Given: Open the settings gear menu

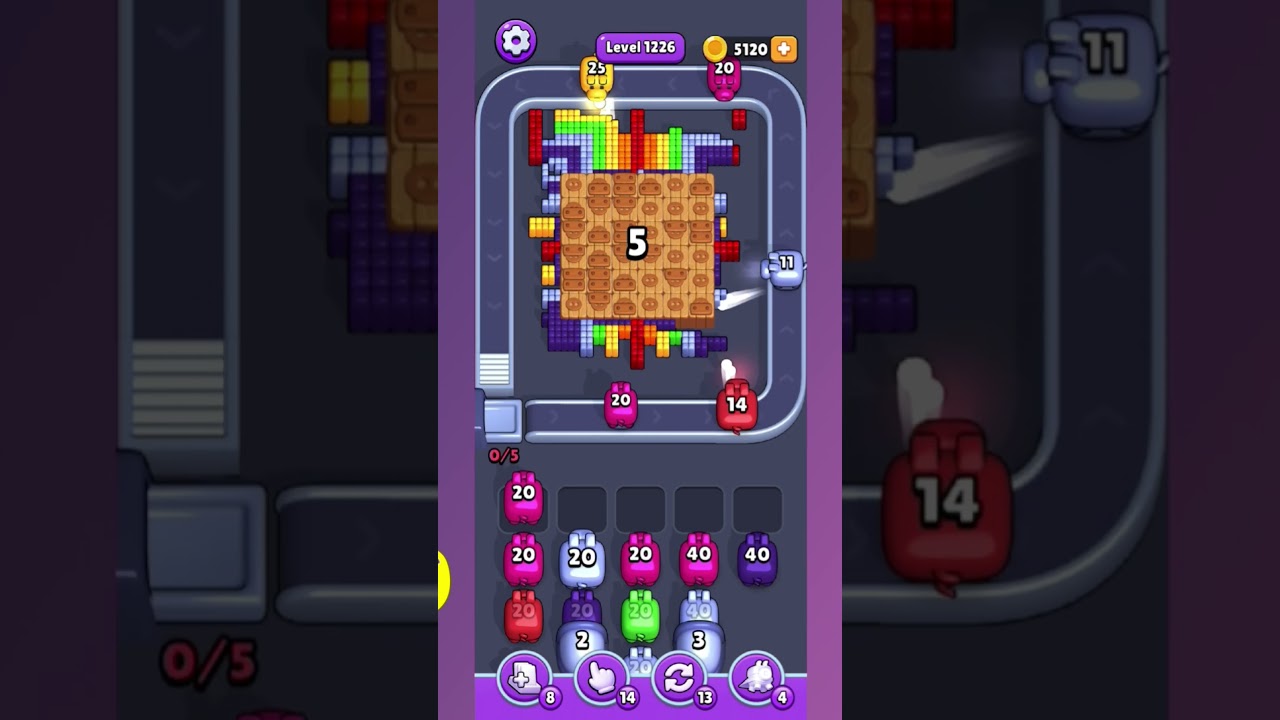Looking at the screenshot, I should point(516,42).
